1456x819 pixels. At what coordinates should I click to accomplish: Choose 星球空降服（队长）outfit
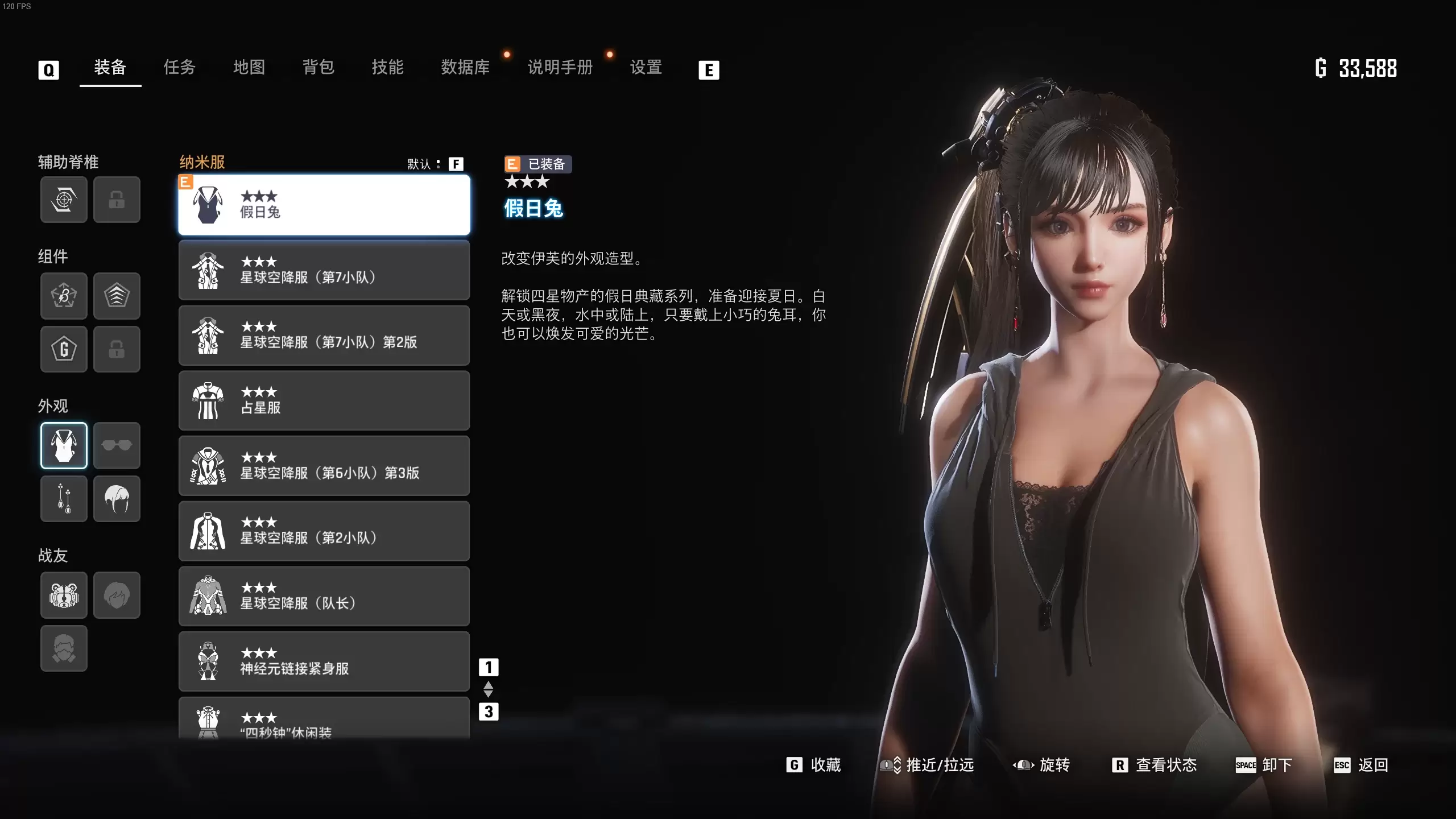(324, 596)
